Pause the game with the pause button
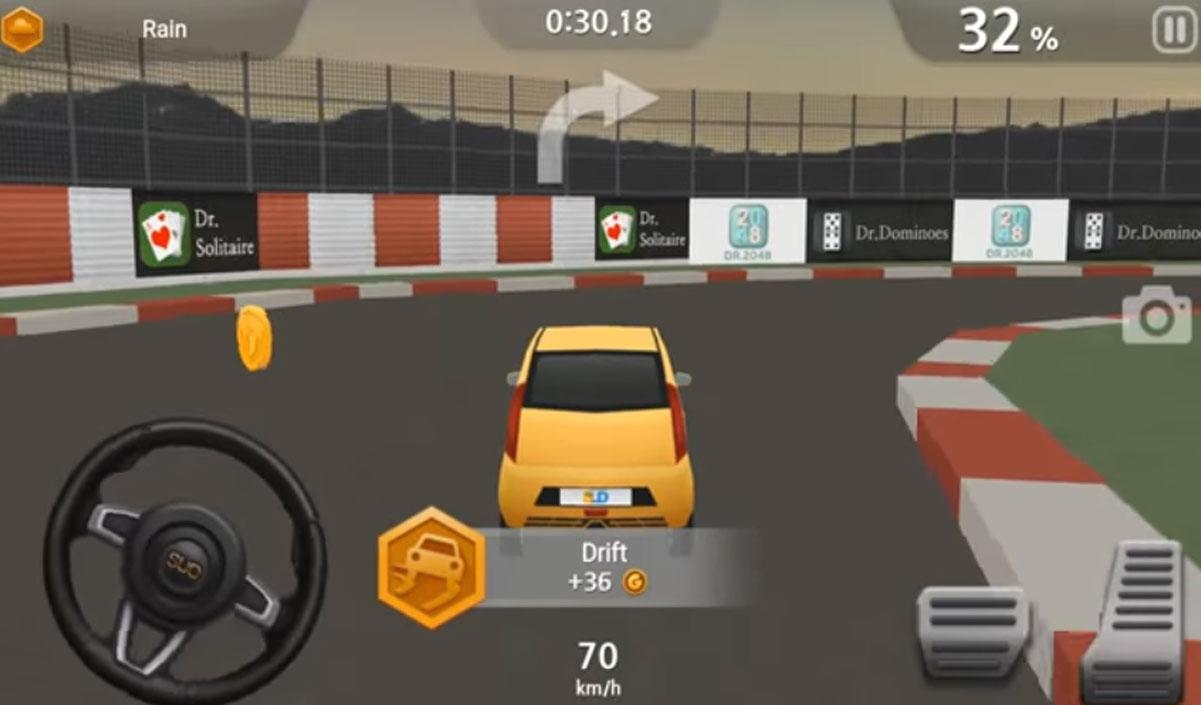Image resolution: width=1201 pixels, height=705 pixels. [x=1174, y=30]
